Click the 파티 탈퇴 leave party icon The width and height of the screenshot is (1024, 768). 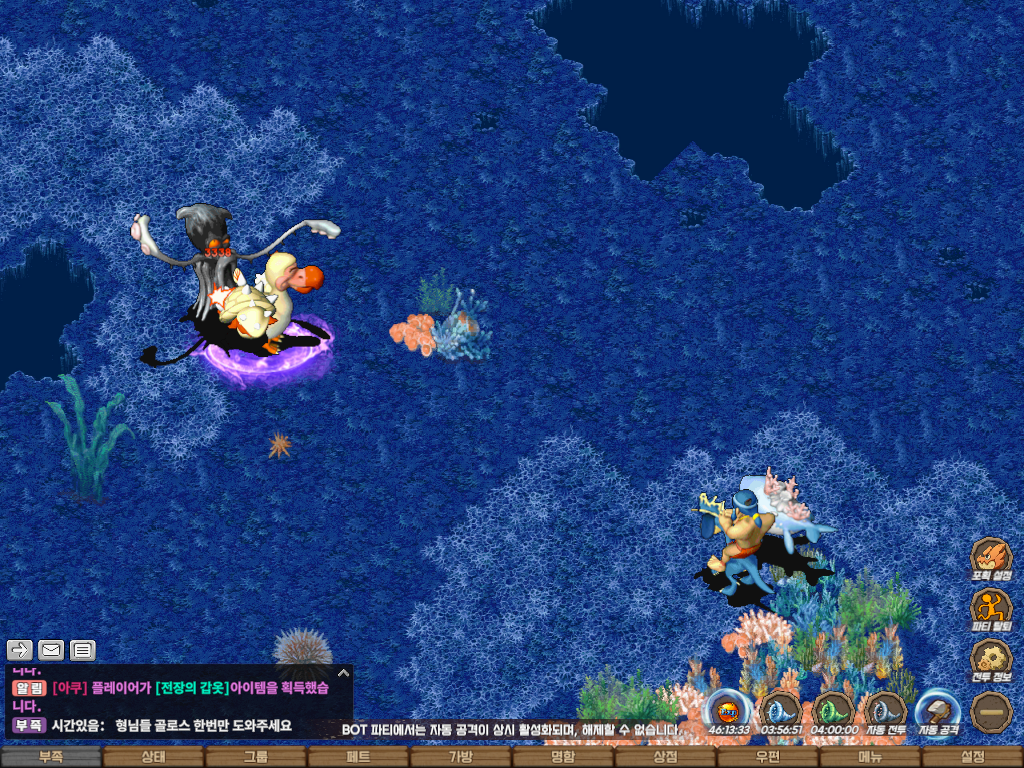pos(991,608)
